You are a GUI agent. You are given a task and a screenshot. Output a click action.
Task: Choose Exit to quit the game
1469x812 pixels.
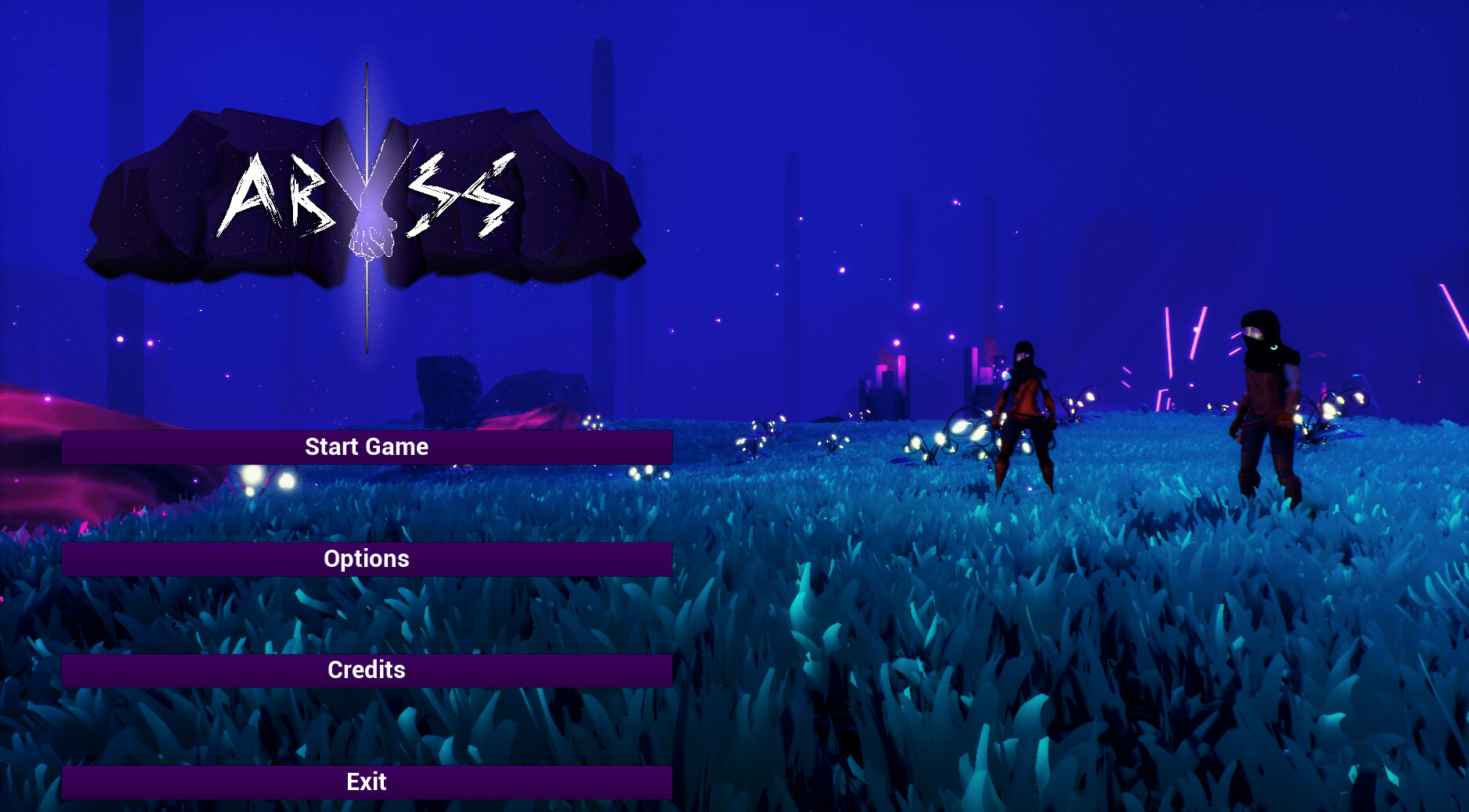[367, 782]
